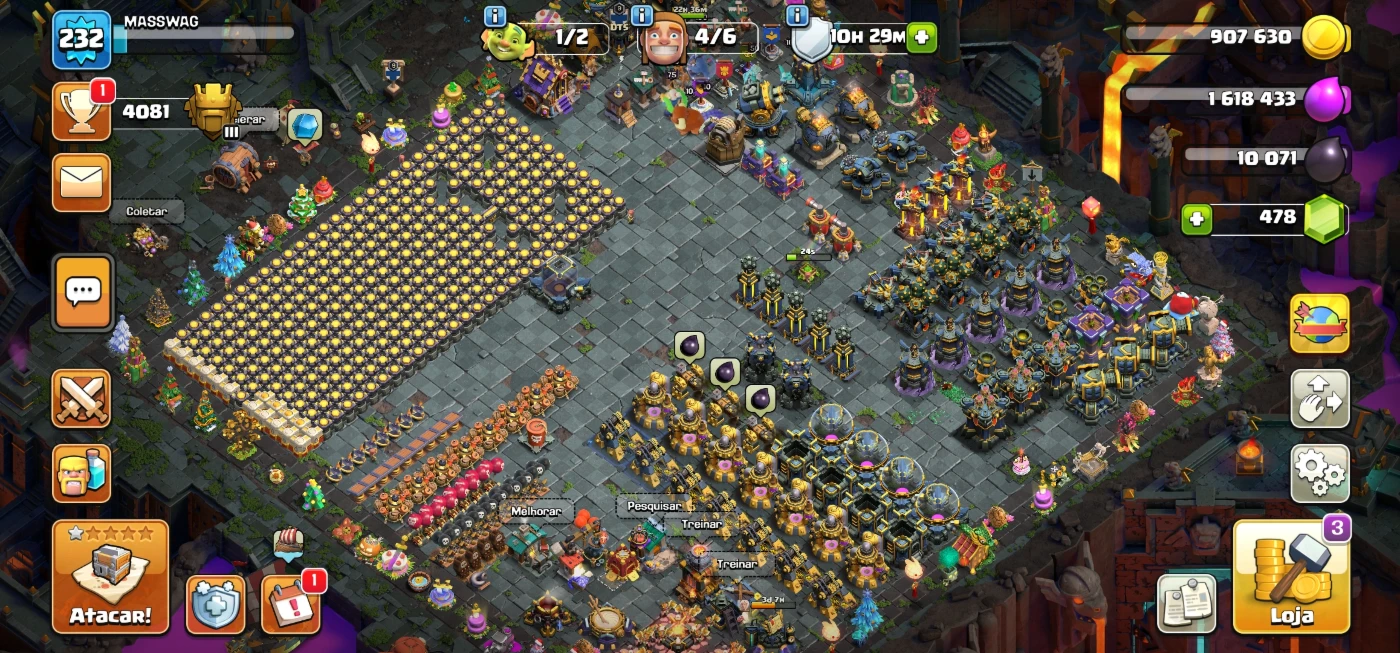This screenshot has height=653, width=1400.
Task: Open the crossed swords army menu
Action: (x=82, y=398)
